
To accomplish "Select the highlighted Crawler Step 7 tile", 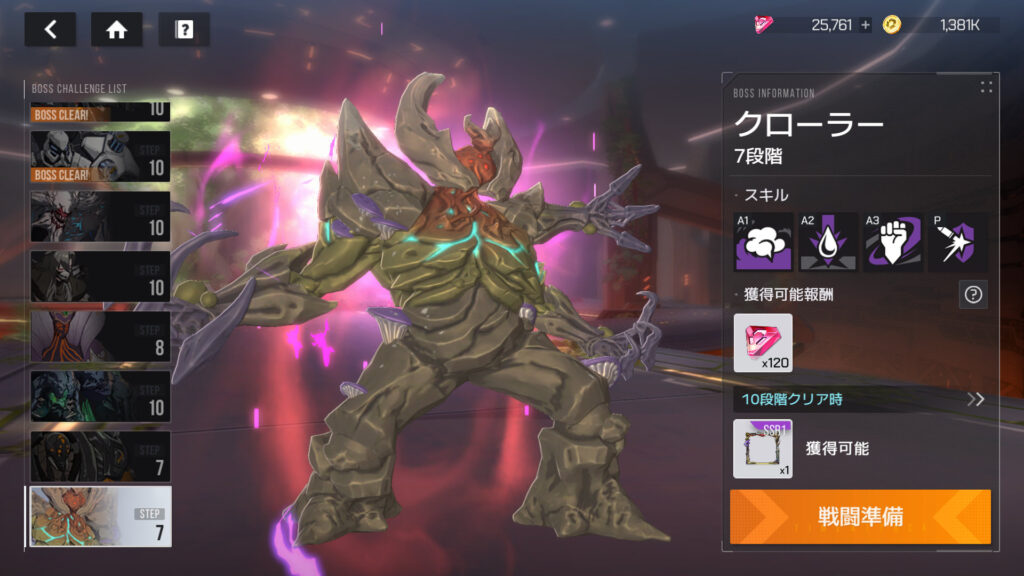I will click(x=100, y=516).
